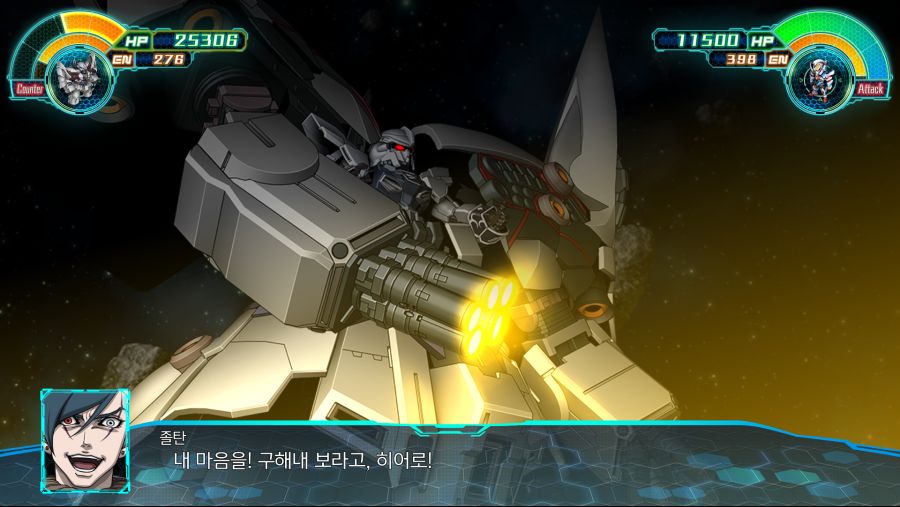Click the red Attack label
Viewport: 900px width, 507px height.
pos(870,90)
